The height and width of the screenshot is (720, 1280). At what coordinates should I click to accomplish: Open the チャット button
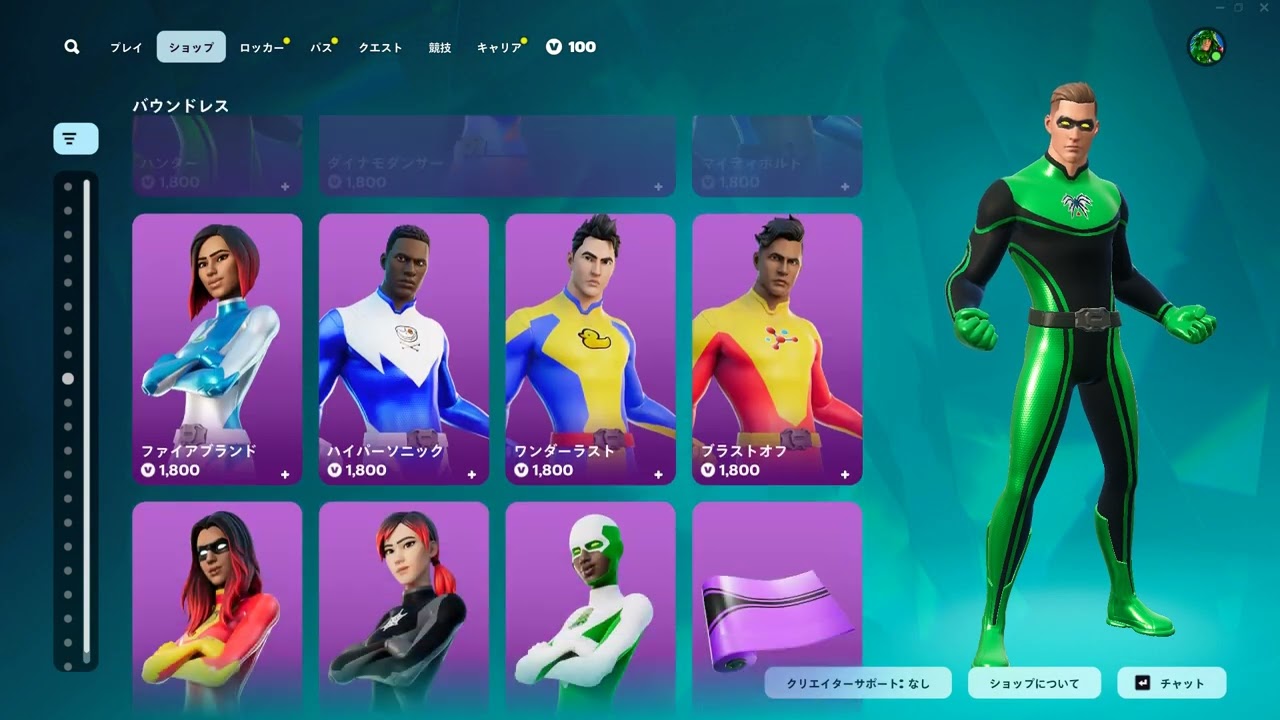pyautogui.click(x=1171, y=683)
